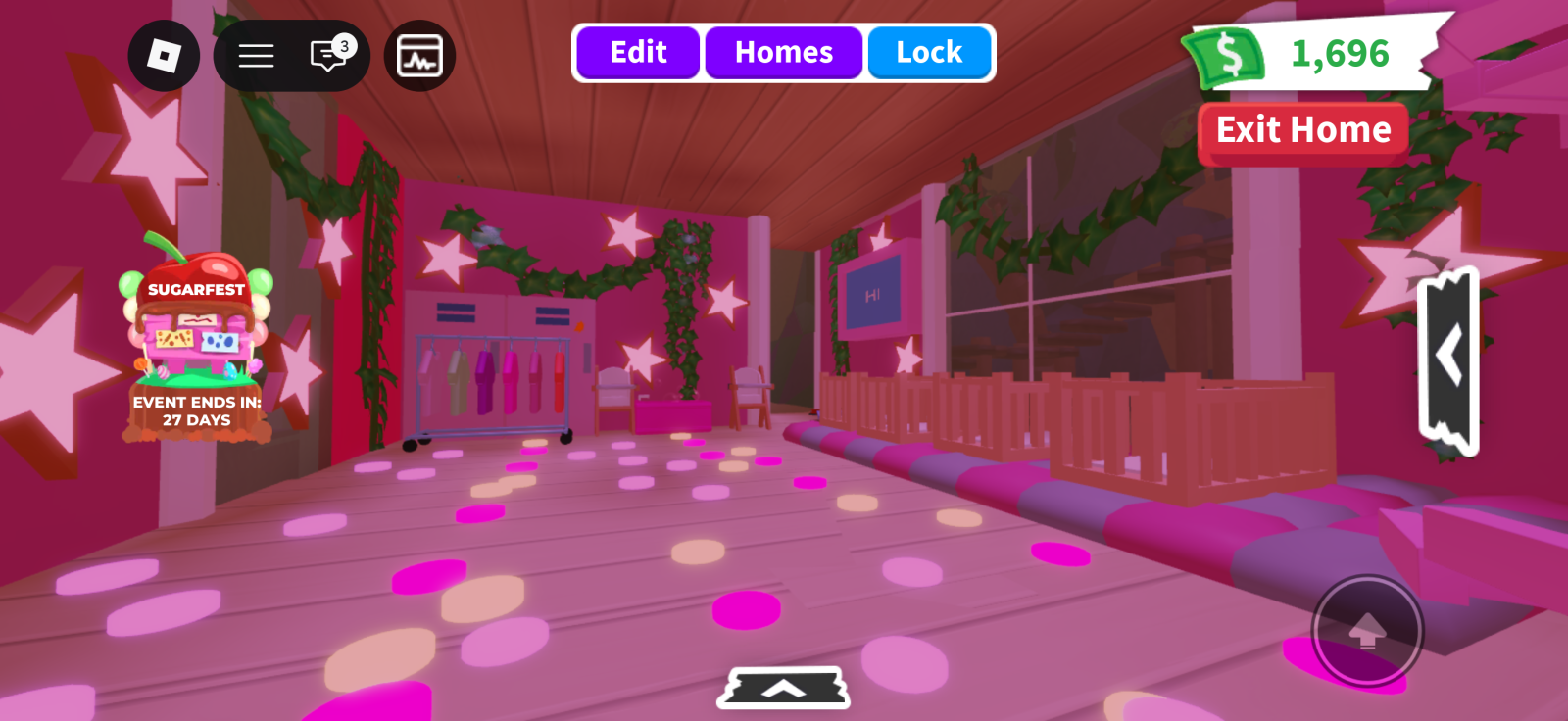1568x721 pixels.
Task: Toggle the Lock button
Action: [x=928, y=53]
